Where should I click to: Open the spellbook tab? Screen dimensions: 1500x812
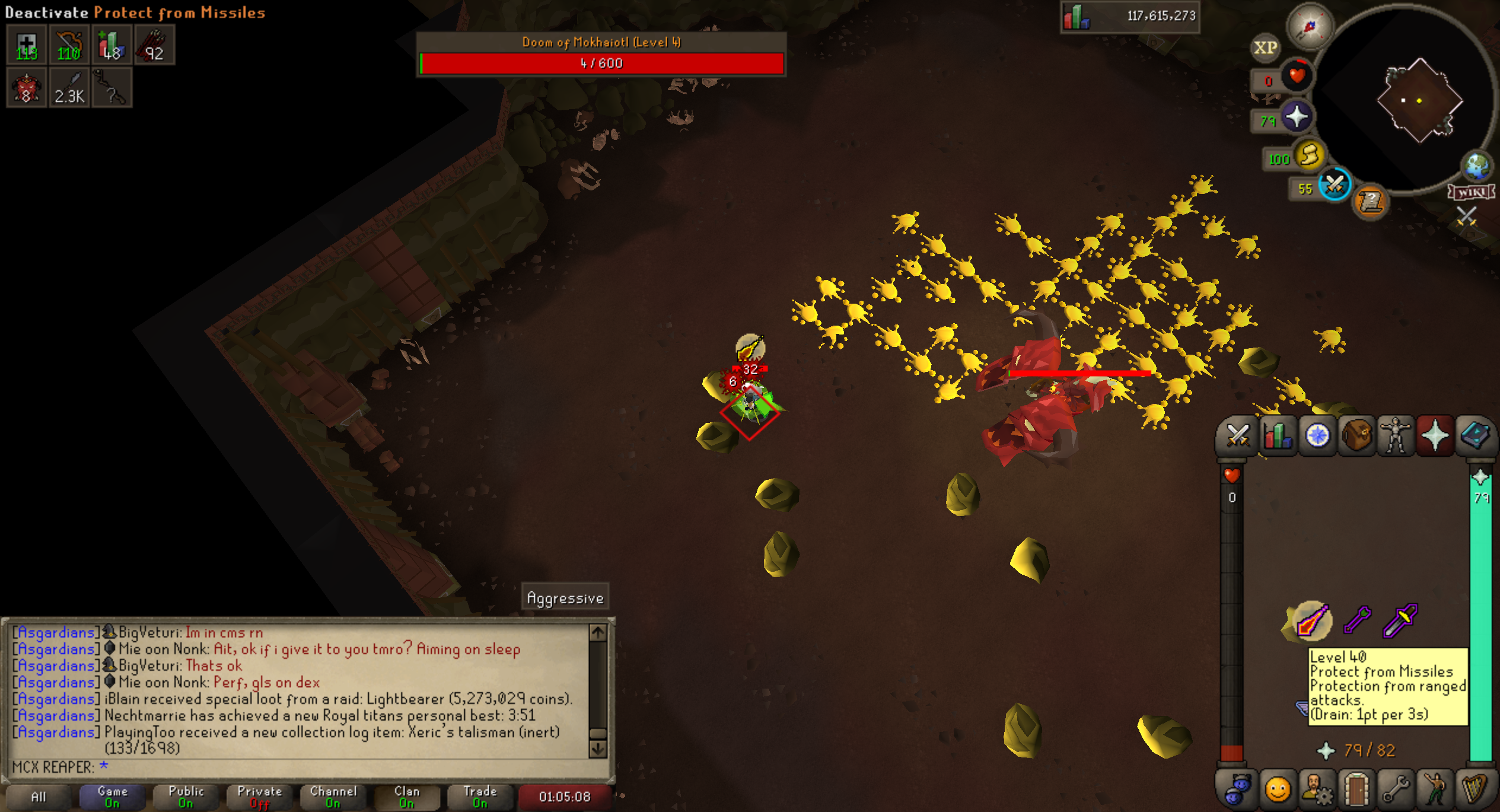pyautogui.click(x=1474, y=437)
